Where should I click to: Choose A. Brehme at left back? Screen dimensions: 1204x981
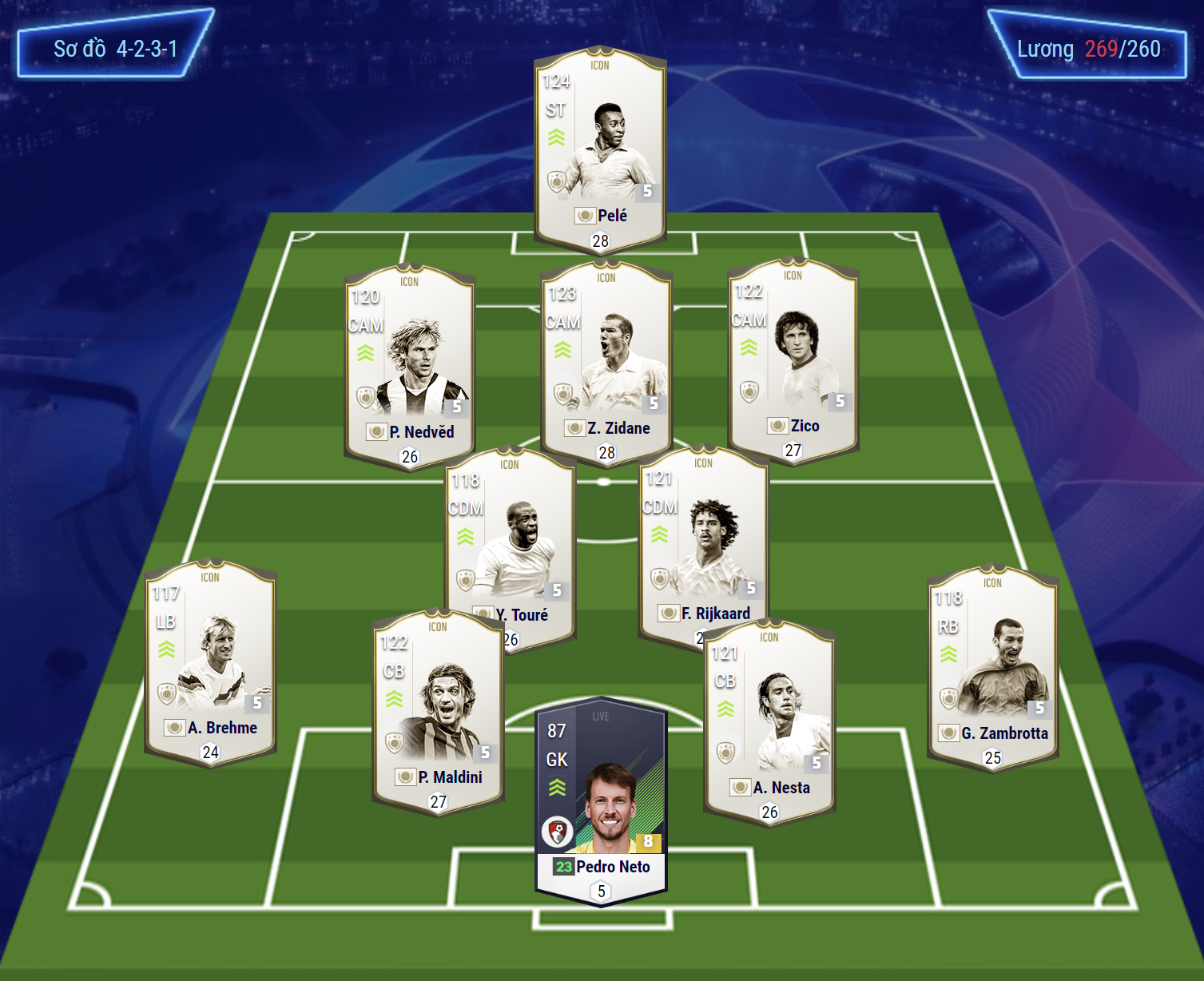[210, 659]
